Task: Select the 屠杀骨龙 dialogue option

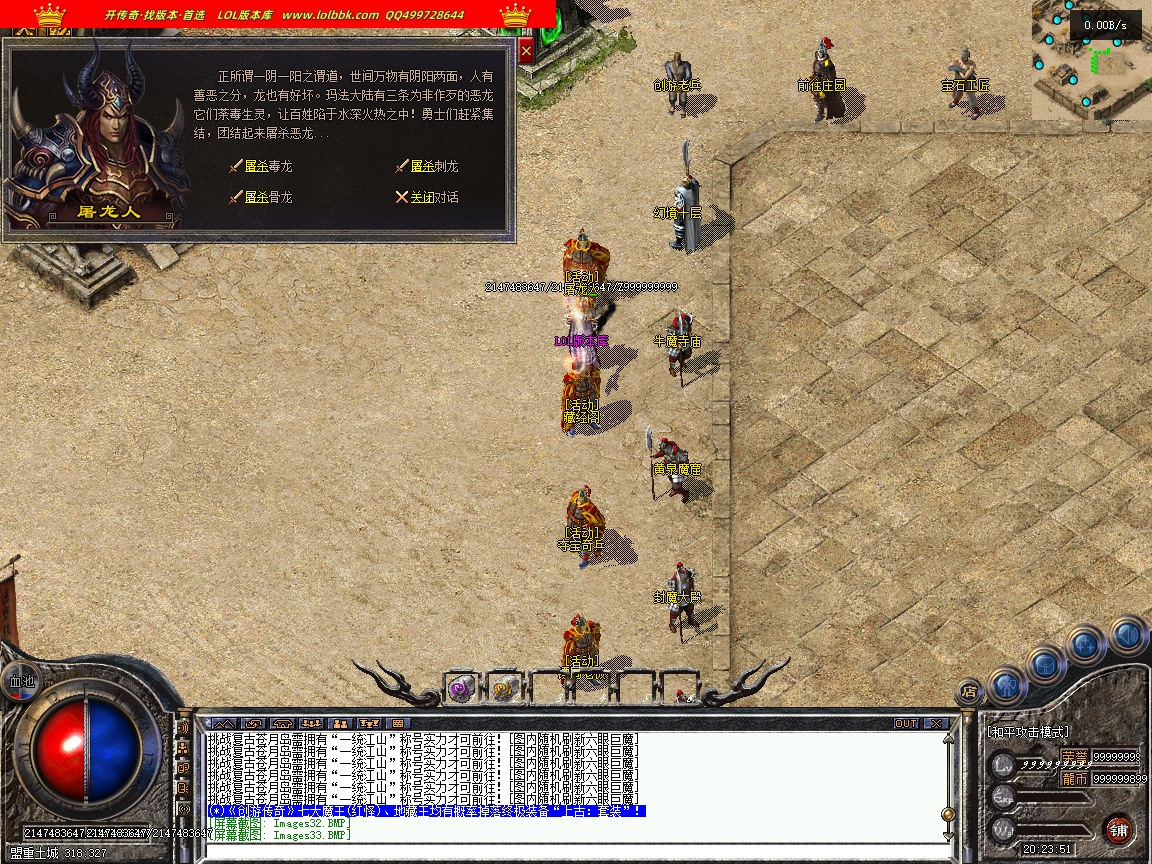Action: (x=268, y=198)
